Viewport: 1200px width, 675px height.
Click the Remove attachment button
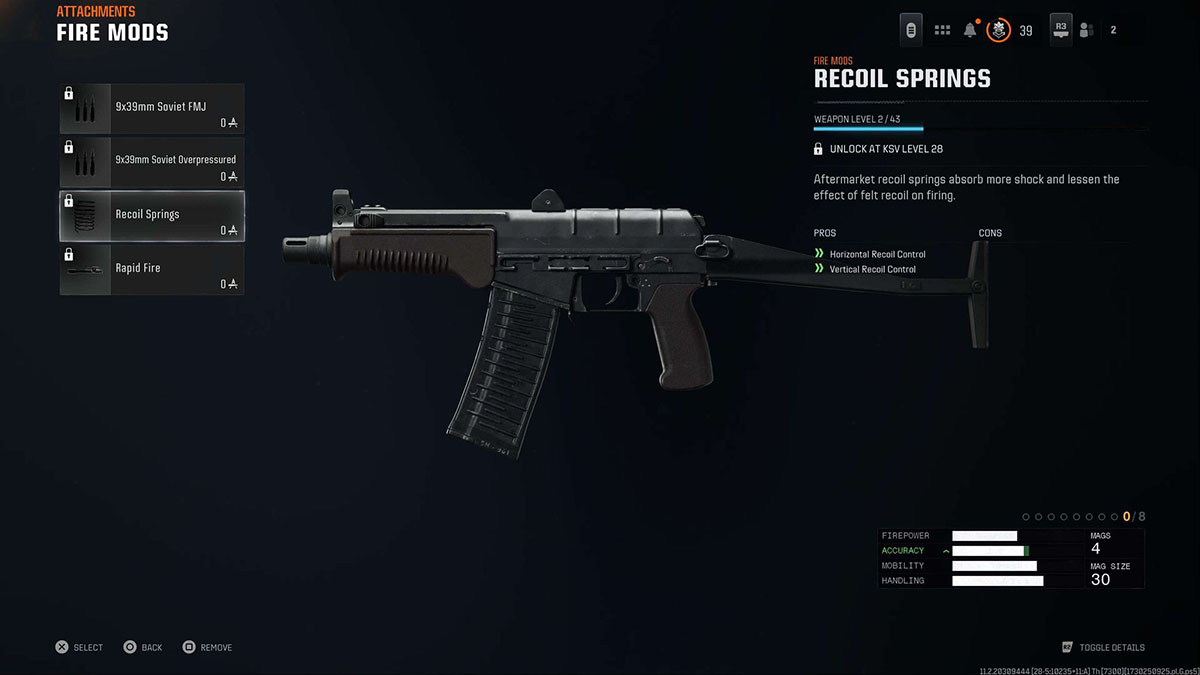pos(207,647)
